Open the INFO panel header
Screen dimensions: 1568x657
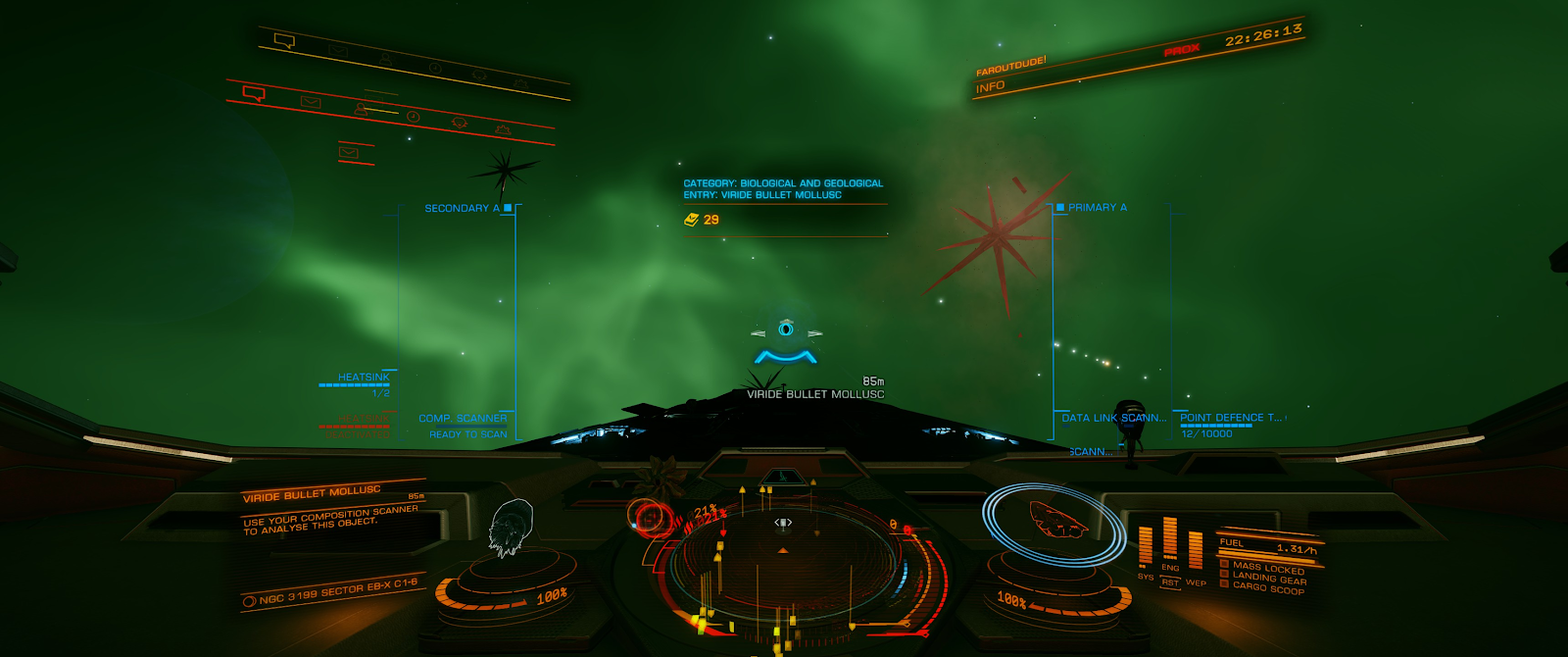pyautogui.click(x=991, y=86)
